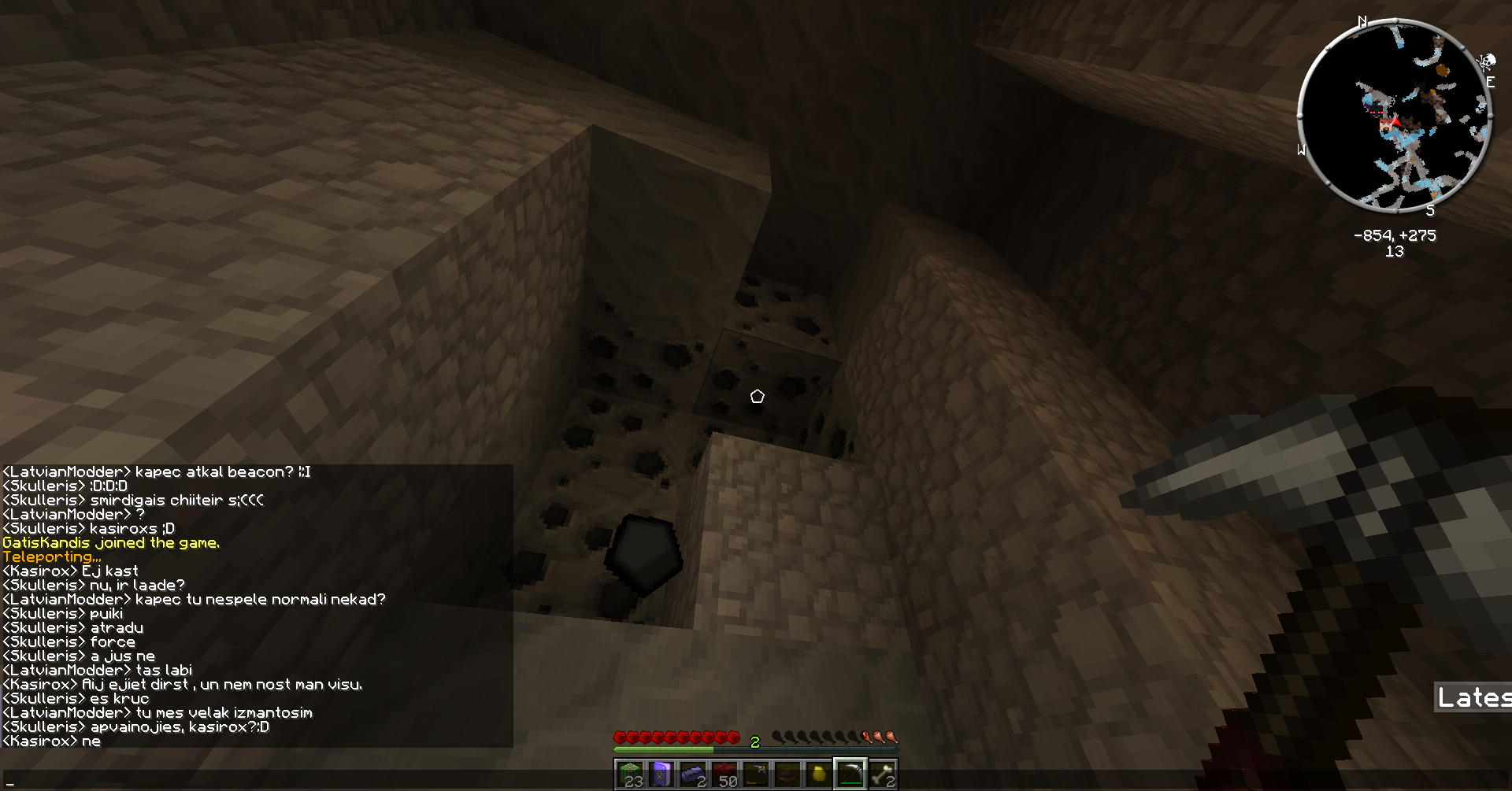Choose the purple ingot hotbar slot
Screen dimensions: 1512x791
coord(693,774)
